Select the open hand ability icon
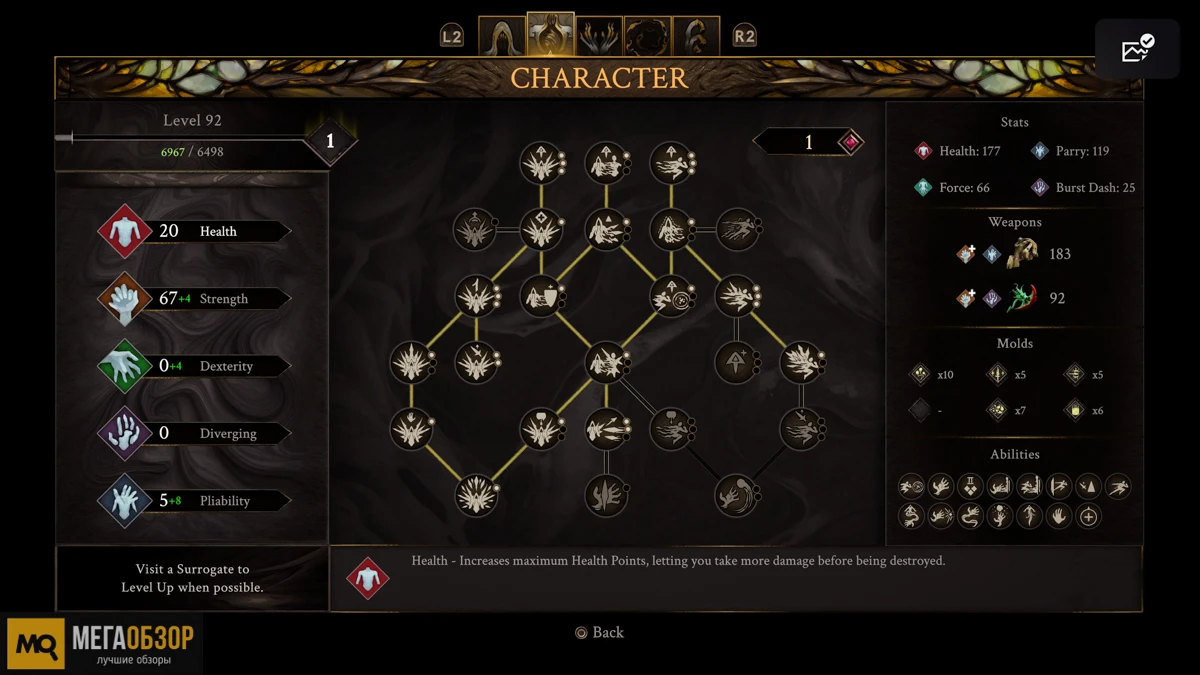Screen dimensions: 1200x675 1059,516
